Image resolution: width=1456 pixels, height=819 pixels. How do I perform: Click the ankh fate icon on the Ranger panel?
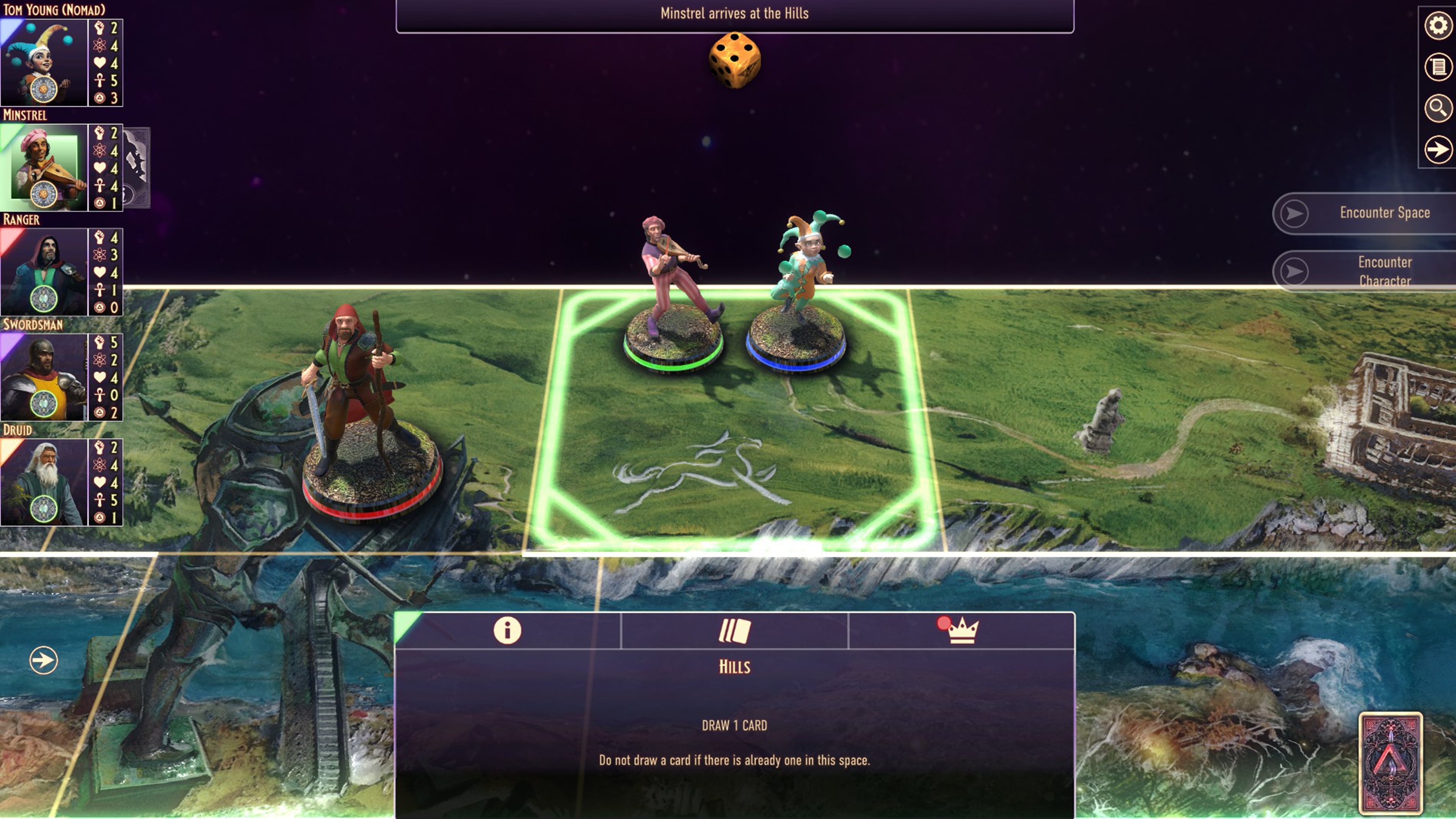pyautogui.click(x=99, y=290)
